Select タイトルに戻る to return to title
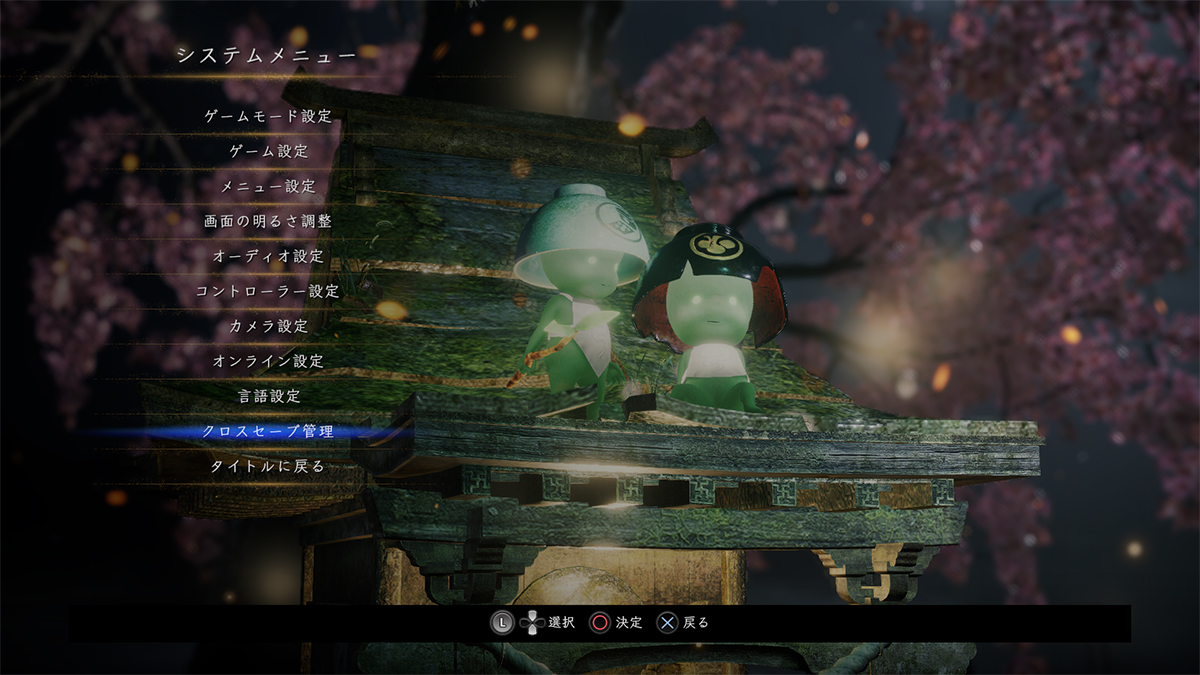 point(268,467)
